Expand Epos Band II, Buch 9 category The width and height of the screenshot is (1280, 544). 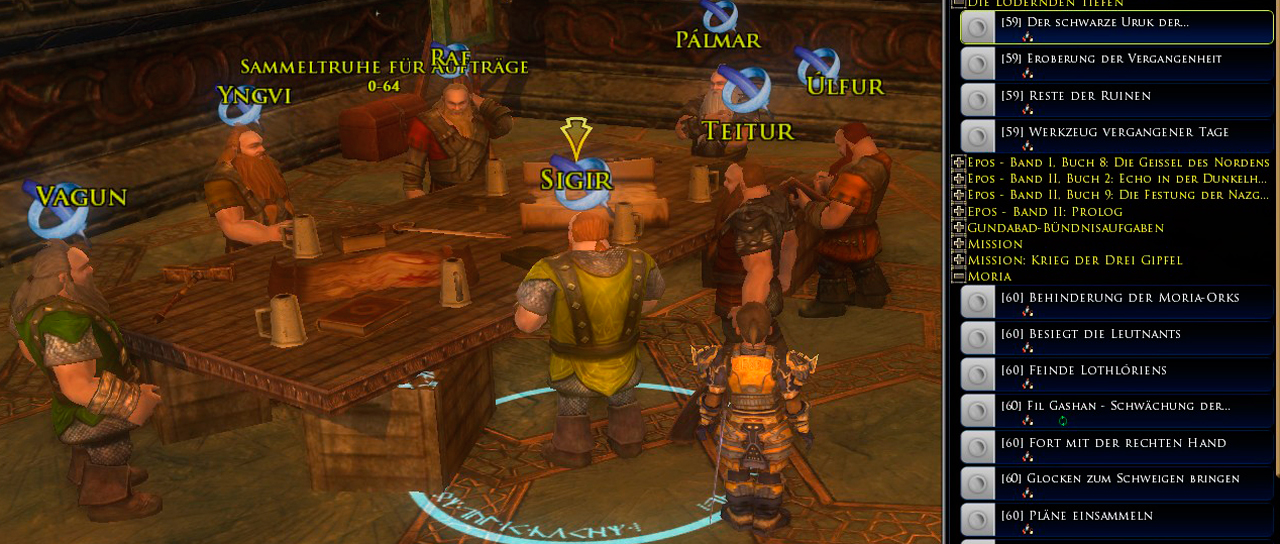click(x=958, y=195)
